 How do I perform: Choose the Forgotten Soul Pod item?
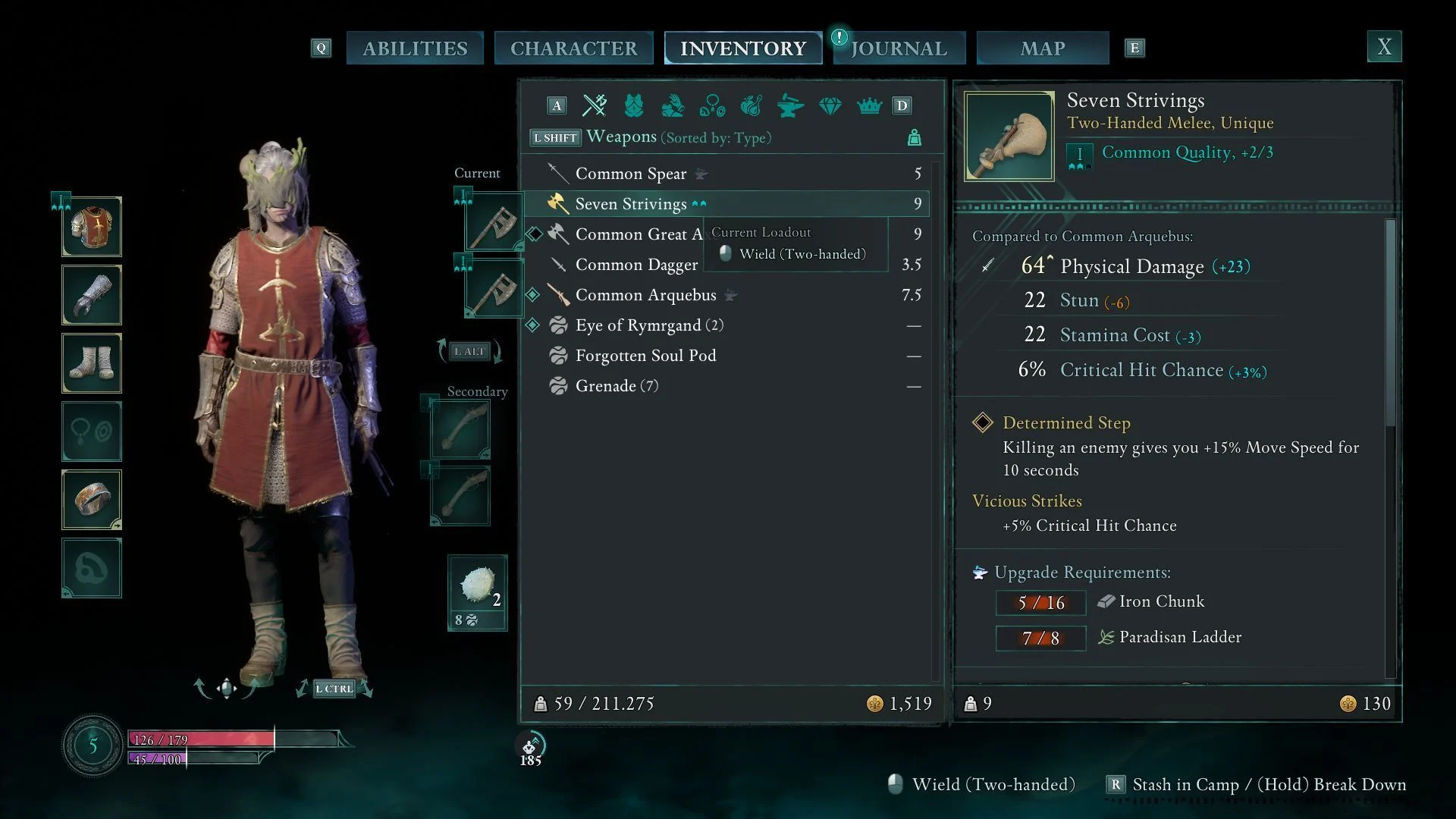click(x=645, y=356)
